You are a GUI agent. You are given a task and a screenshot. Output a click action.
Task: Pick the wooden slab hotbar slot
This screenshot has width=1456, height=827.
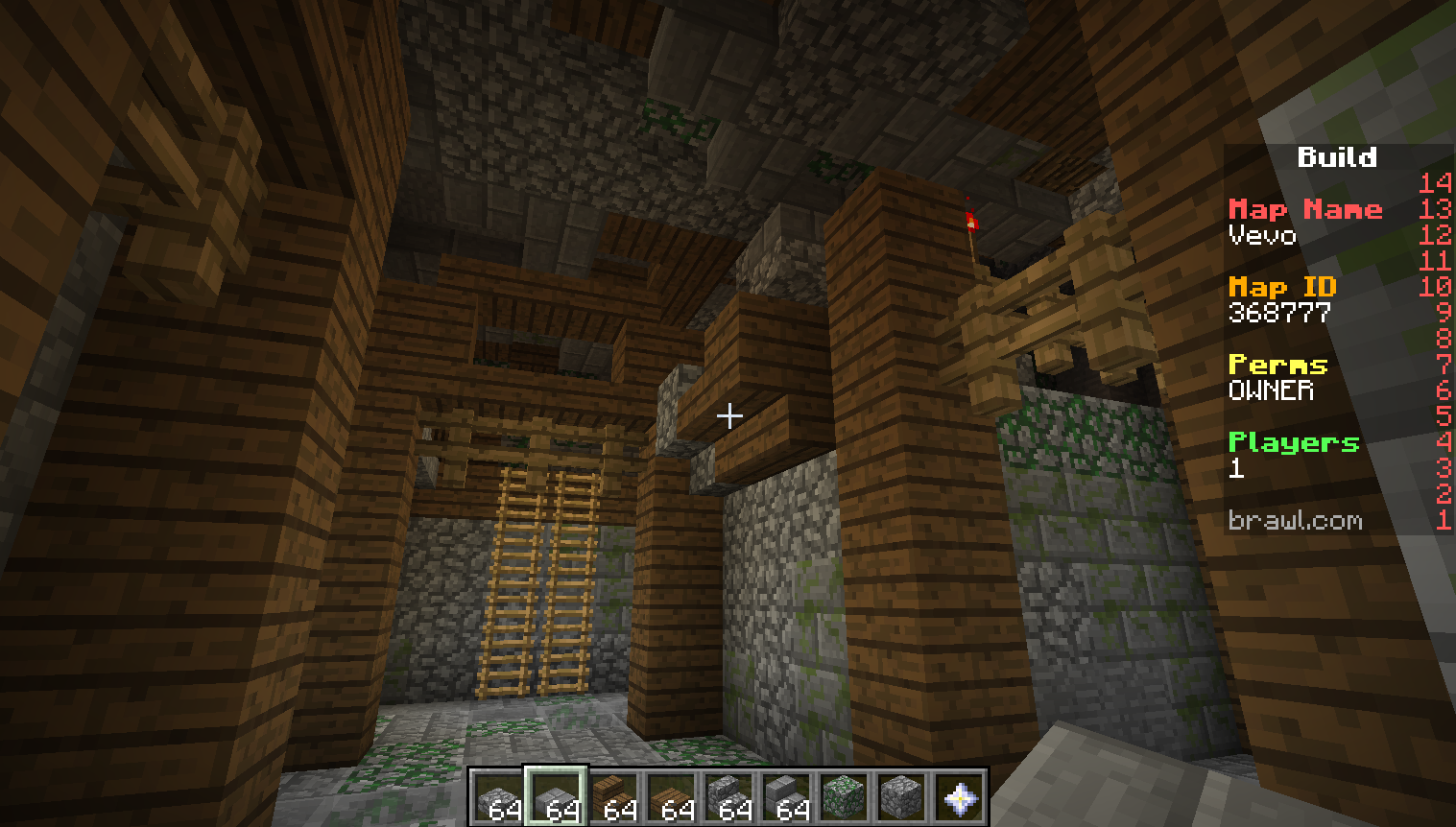[x=671, y=798]
